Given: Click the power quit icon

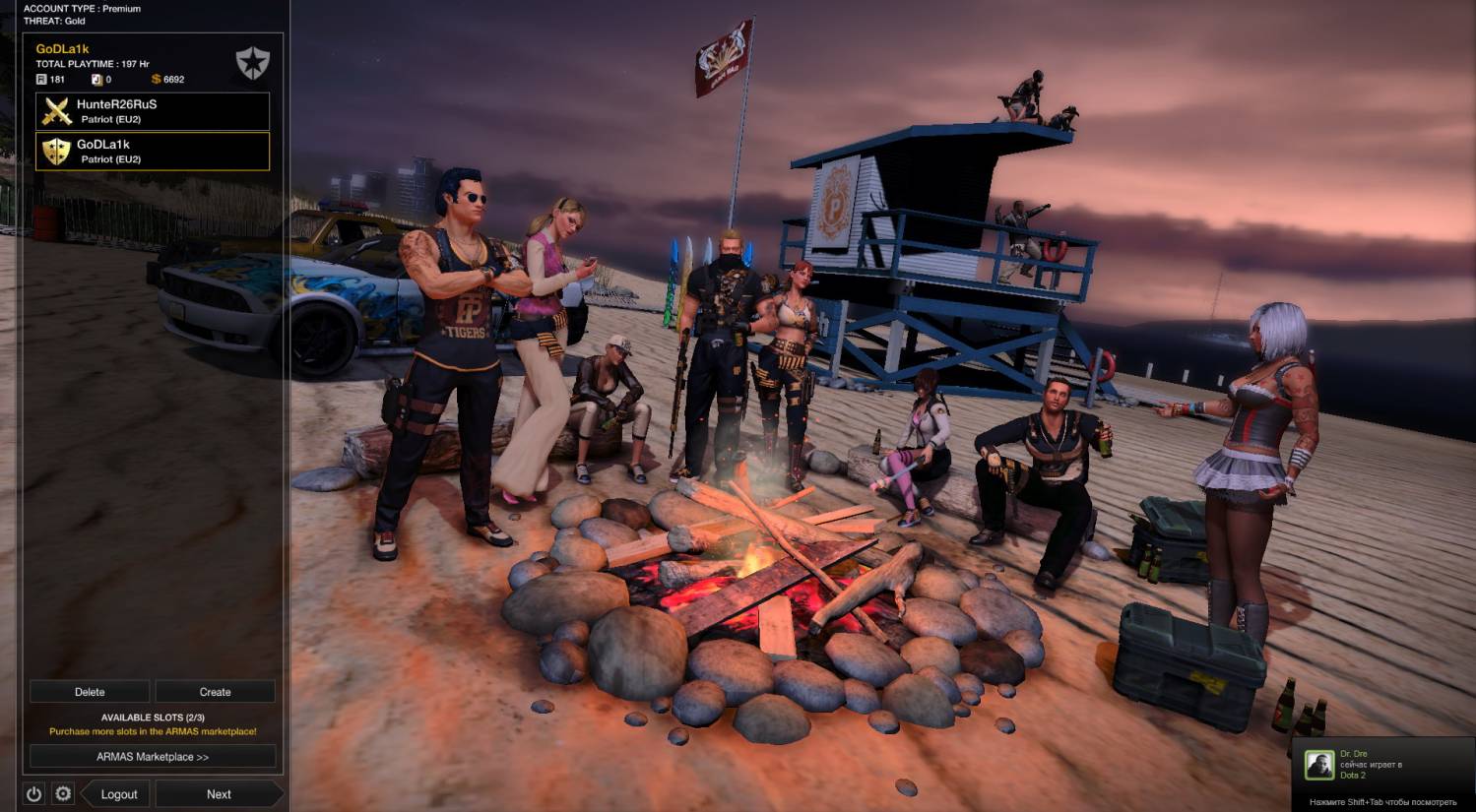Looking at the screenshot, I should (x=34, y=794).
